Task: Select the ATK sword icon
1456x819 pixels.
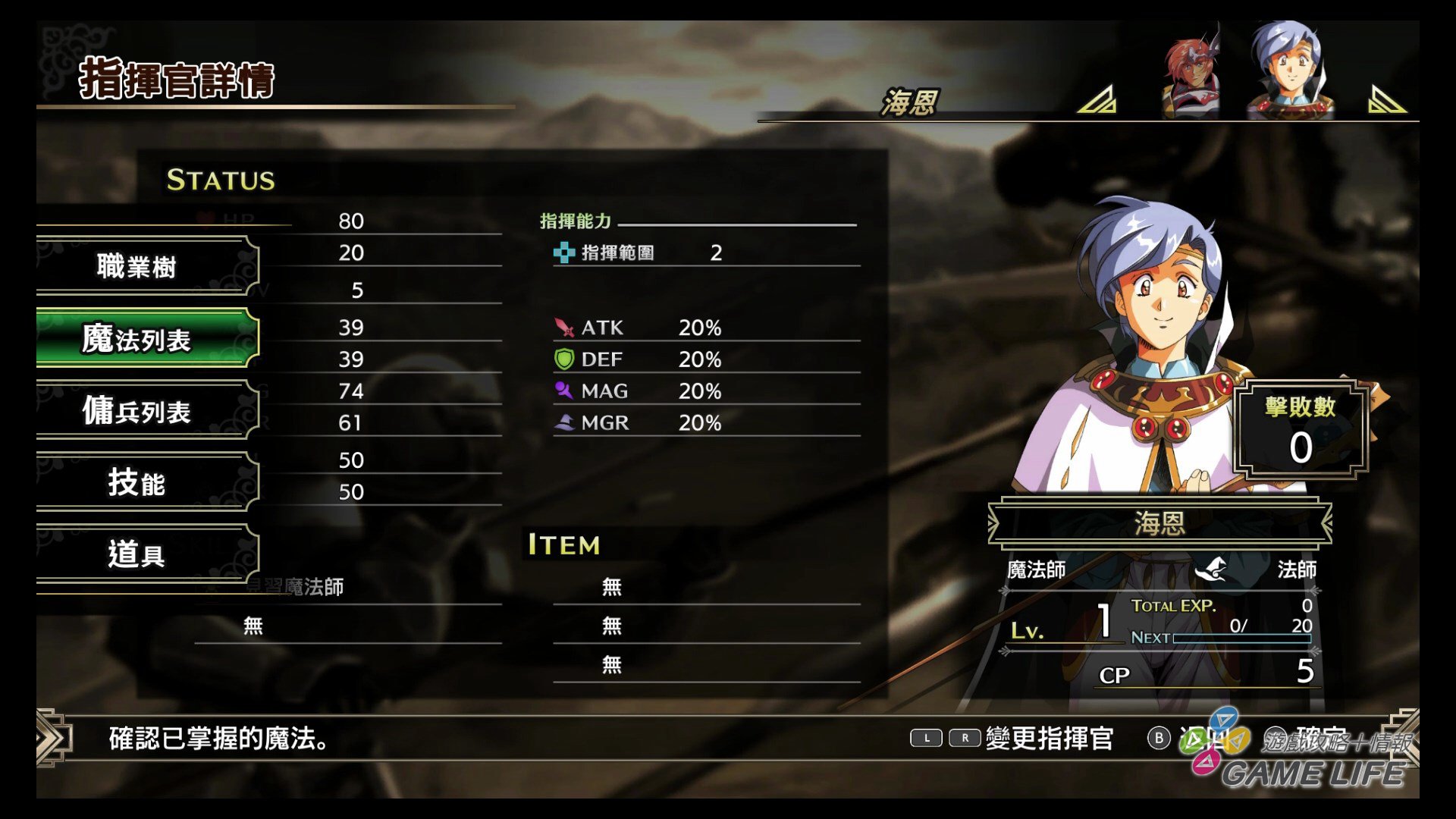Action: tap(564, 328)
